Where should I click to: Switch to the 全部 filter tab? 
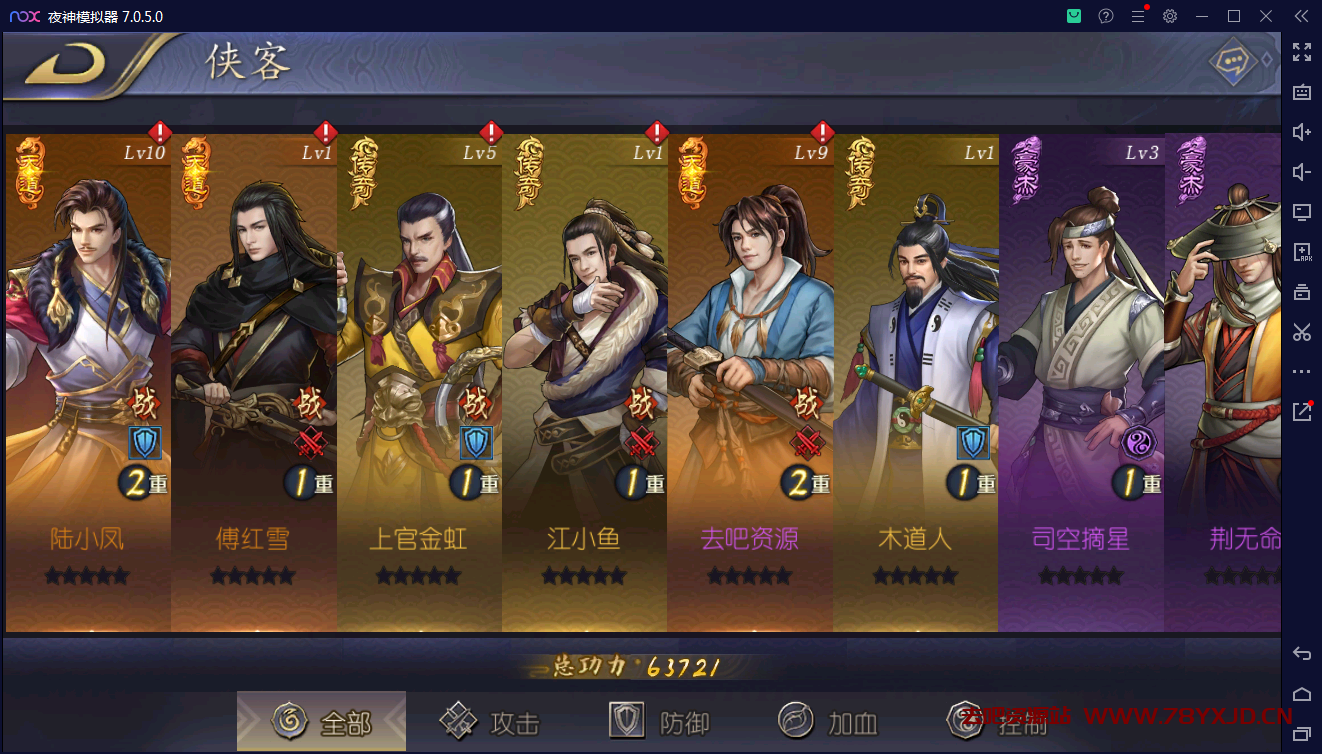(322, 721)
